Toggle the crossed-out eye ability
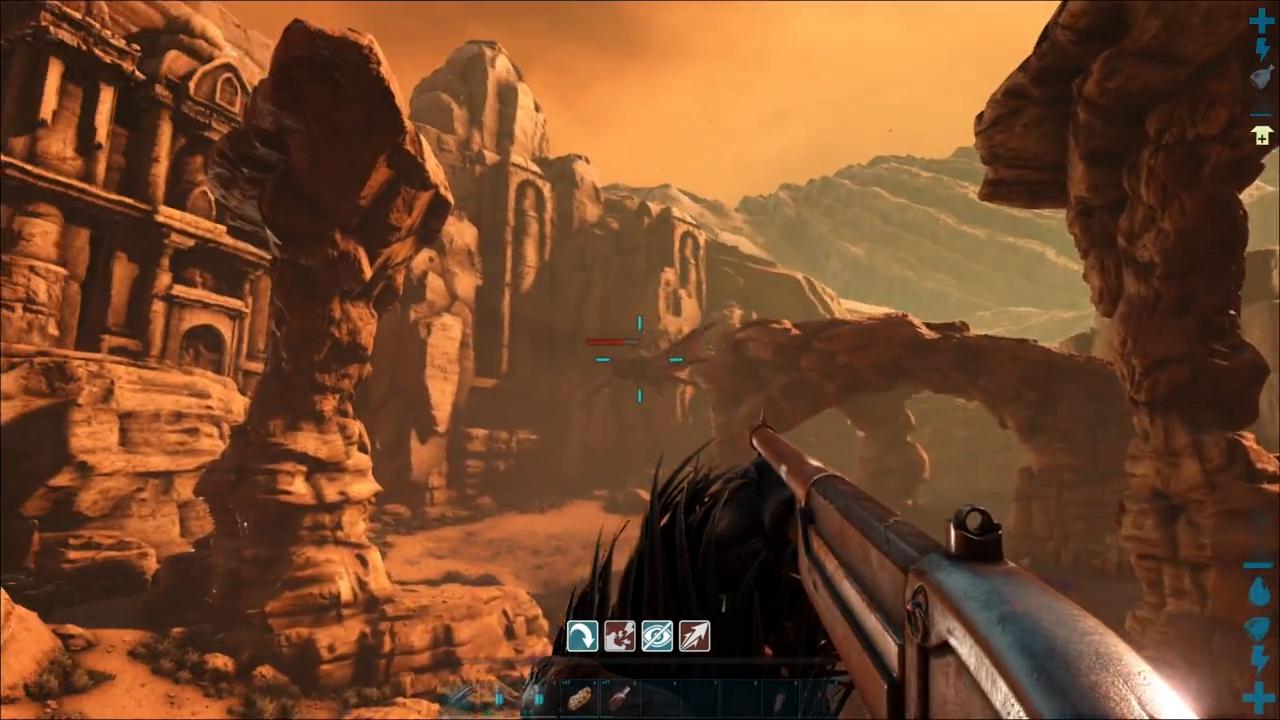Screen dimensions: 1280x720 pyautogui.click(x=657, y=636)
